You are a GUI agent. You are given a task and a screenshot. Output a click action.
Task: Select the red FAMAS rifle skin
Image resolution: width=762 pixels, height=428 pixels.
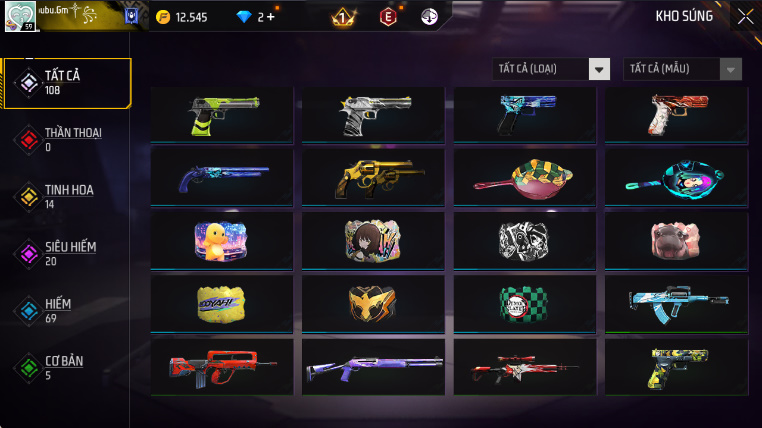(221, 365)
